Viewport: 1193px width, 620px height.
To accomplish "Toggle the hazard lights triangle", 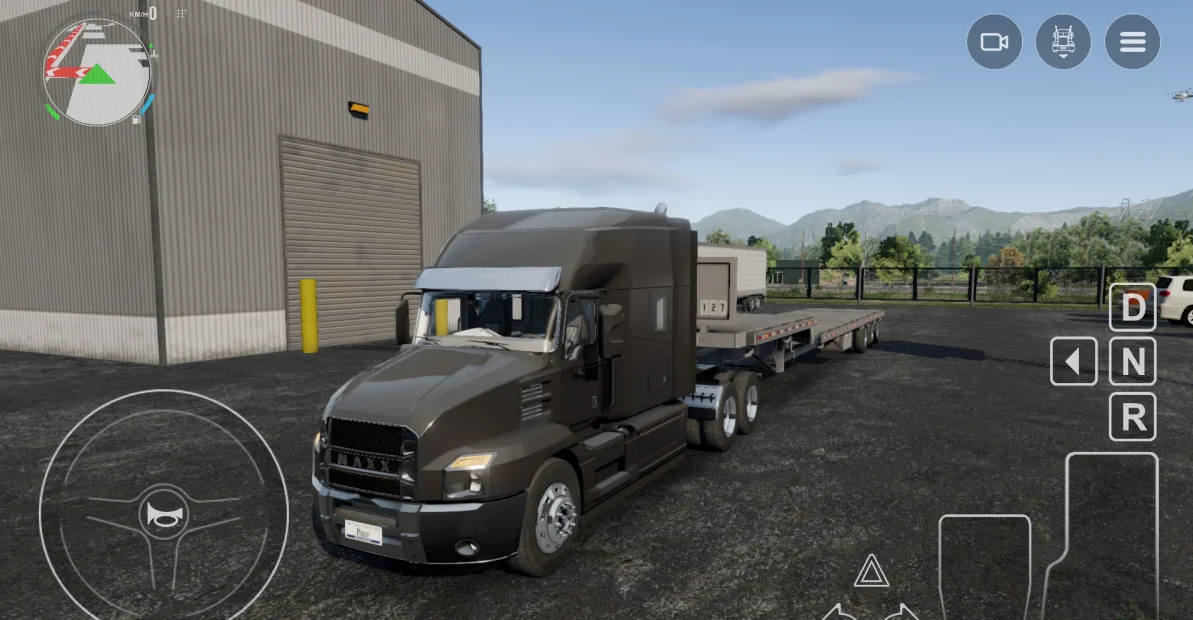I will (x=871, y=572).
